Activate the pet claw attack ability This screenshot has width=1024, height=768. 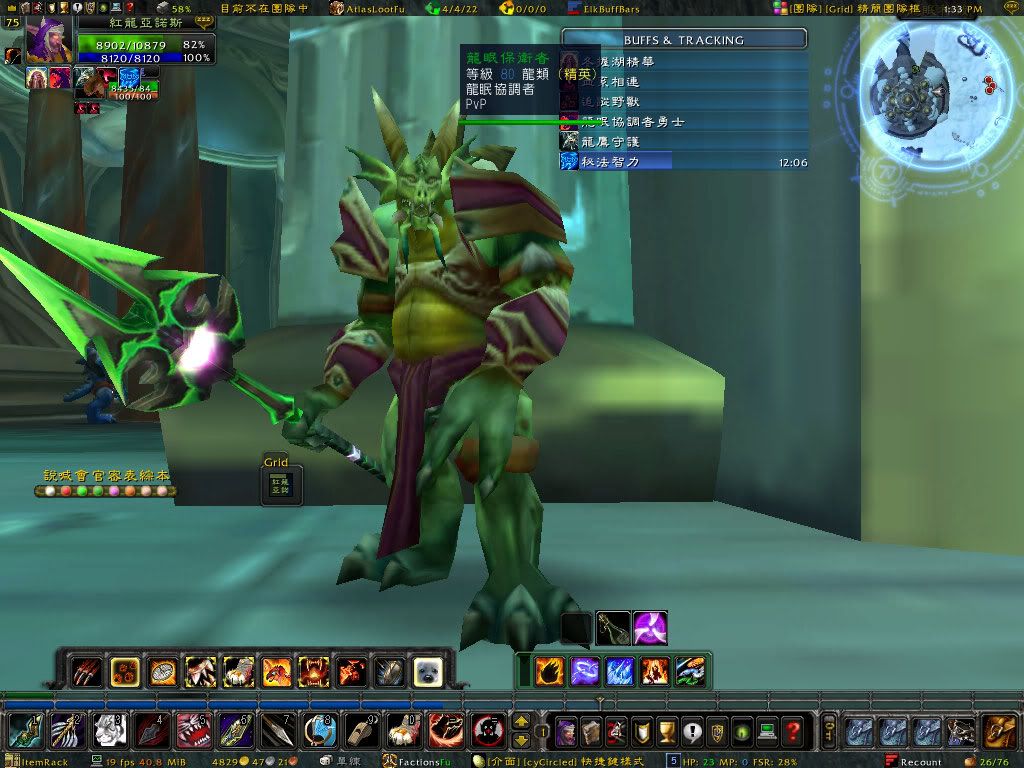[86, 671]
